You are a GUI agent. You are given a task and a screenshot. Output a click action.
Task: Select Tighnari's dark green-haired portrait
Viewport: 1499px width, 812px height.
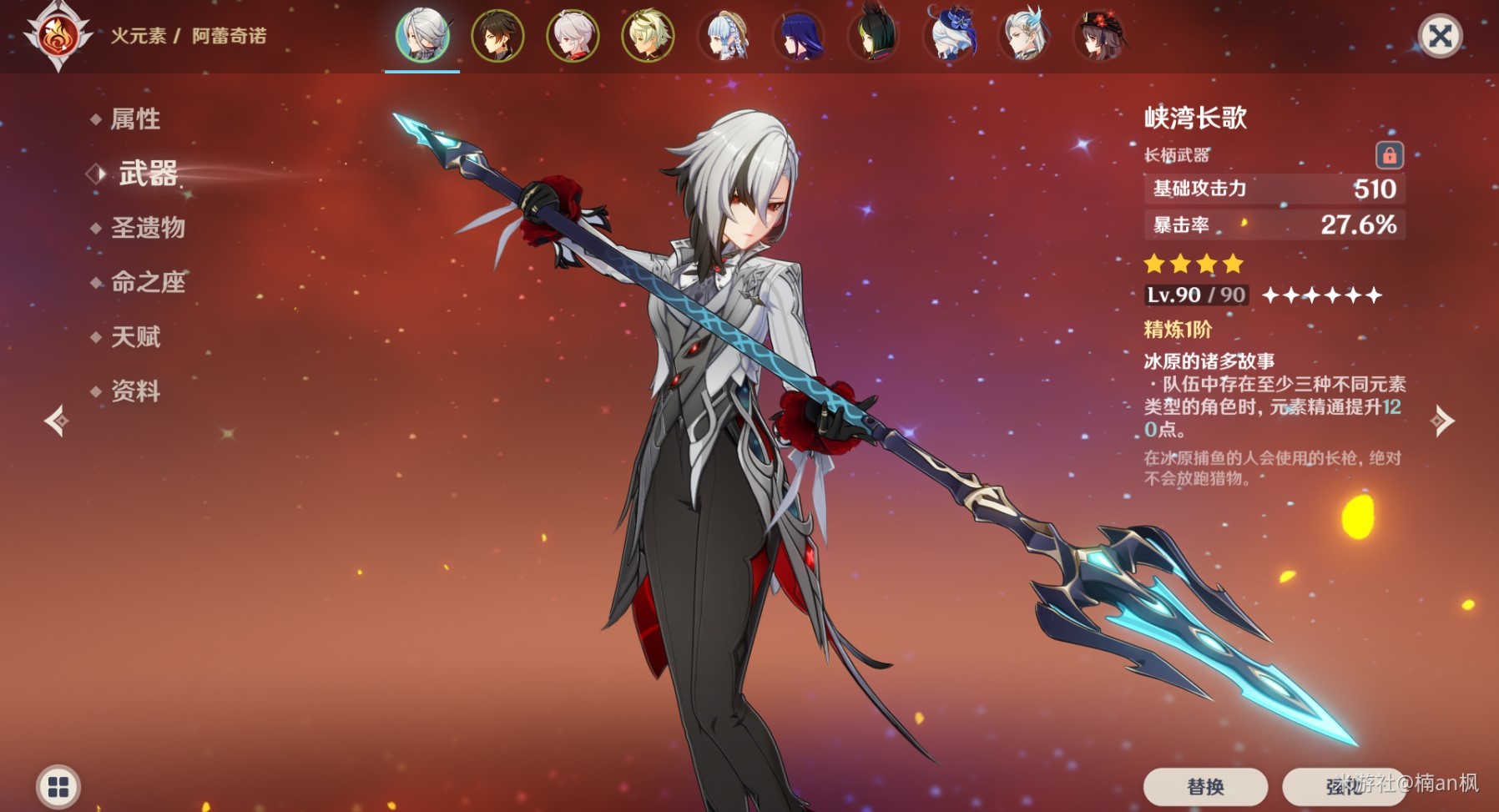coord(874,36)
